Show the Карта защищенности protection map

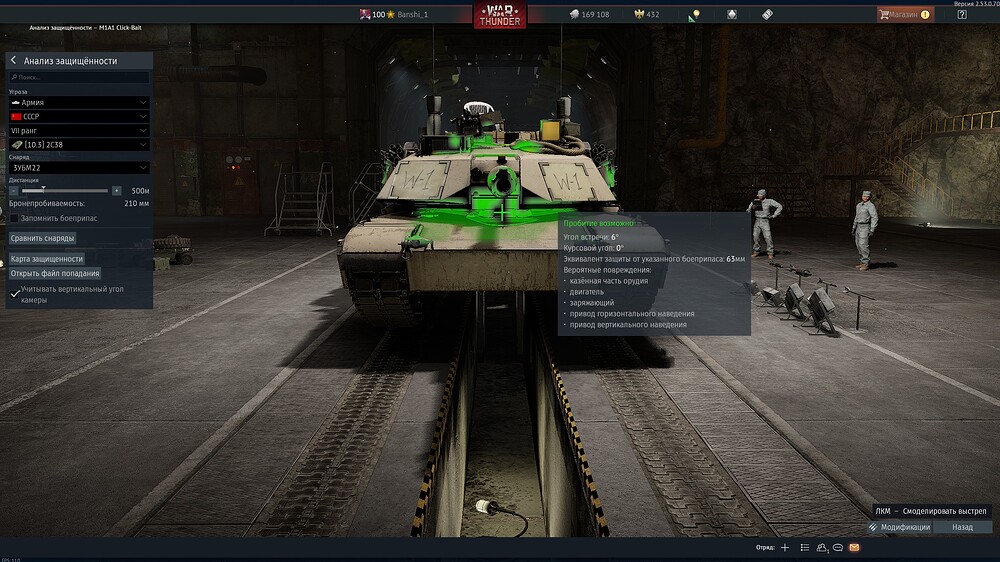pos(47,259)
